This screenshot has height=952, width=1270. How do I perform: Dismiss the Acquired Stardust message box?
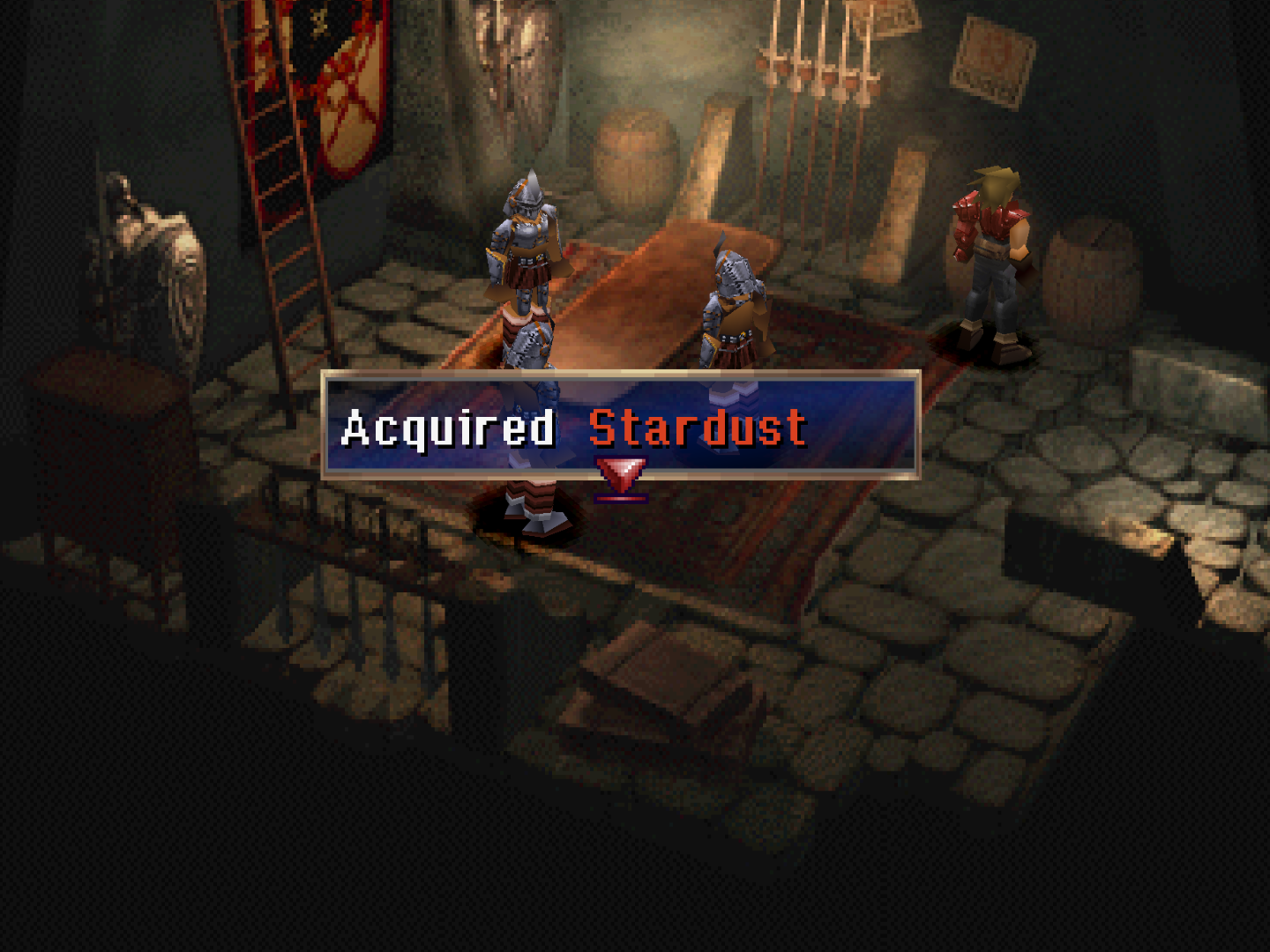point(620,425)
